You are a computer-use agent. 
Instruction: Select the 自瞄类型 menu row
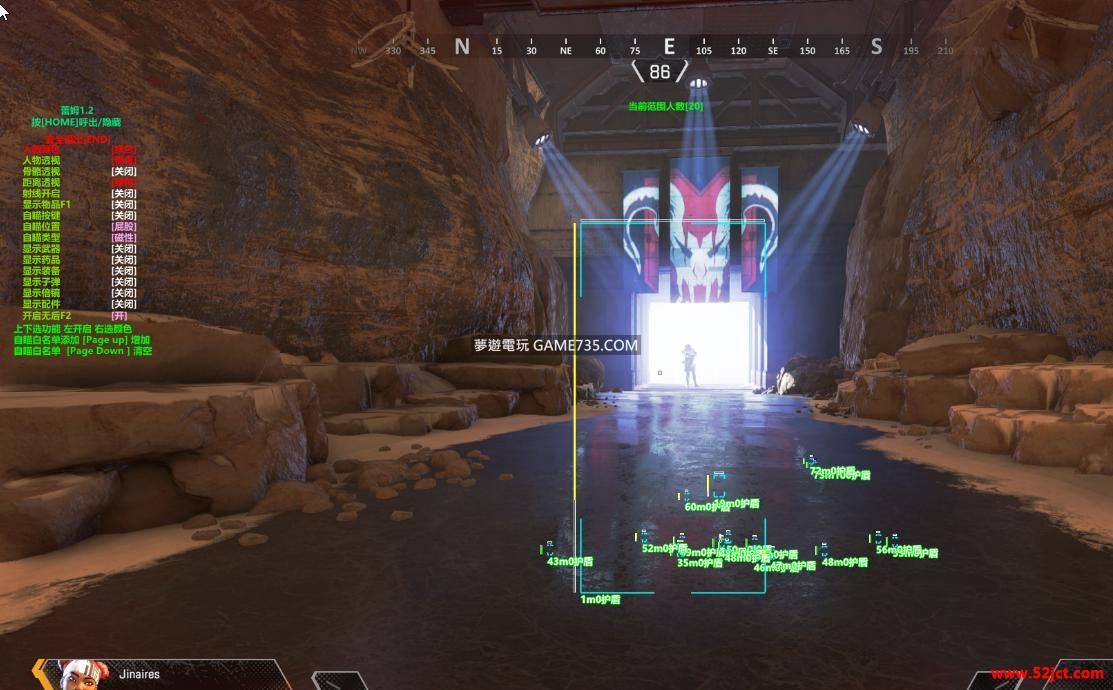(x=41, y=237)
